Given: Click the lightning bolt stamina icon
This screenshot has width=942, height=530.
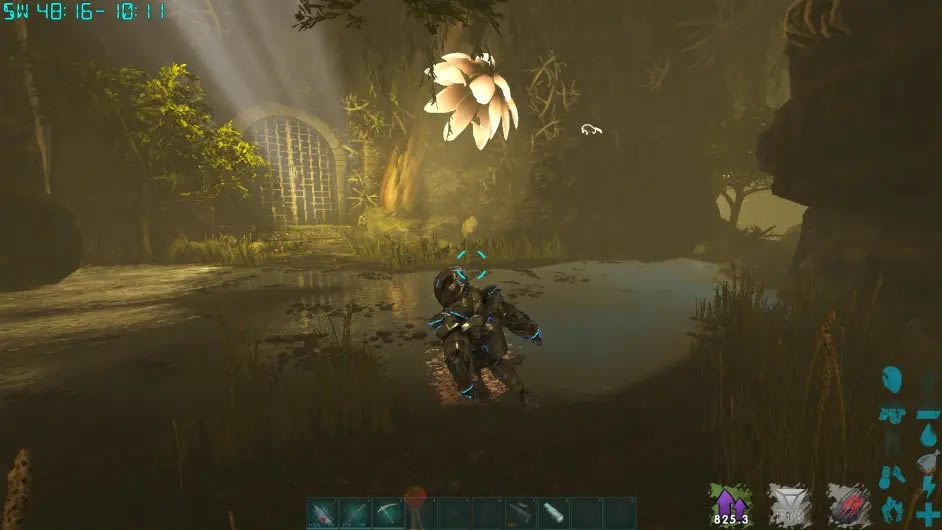Looking at the screenshot, I should (928, 487).
